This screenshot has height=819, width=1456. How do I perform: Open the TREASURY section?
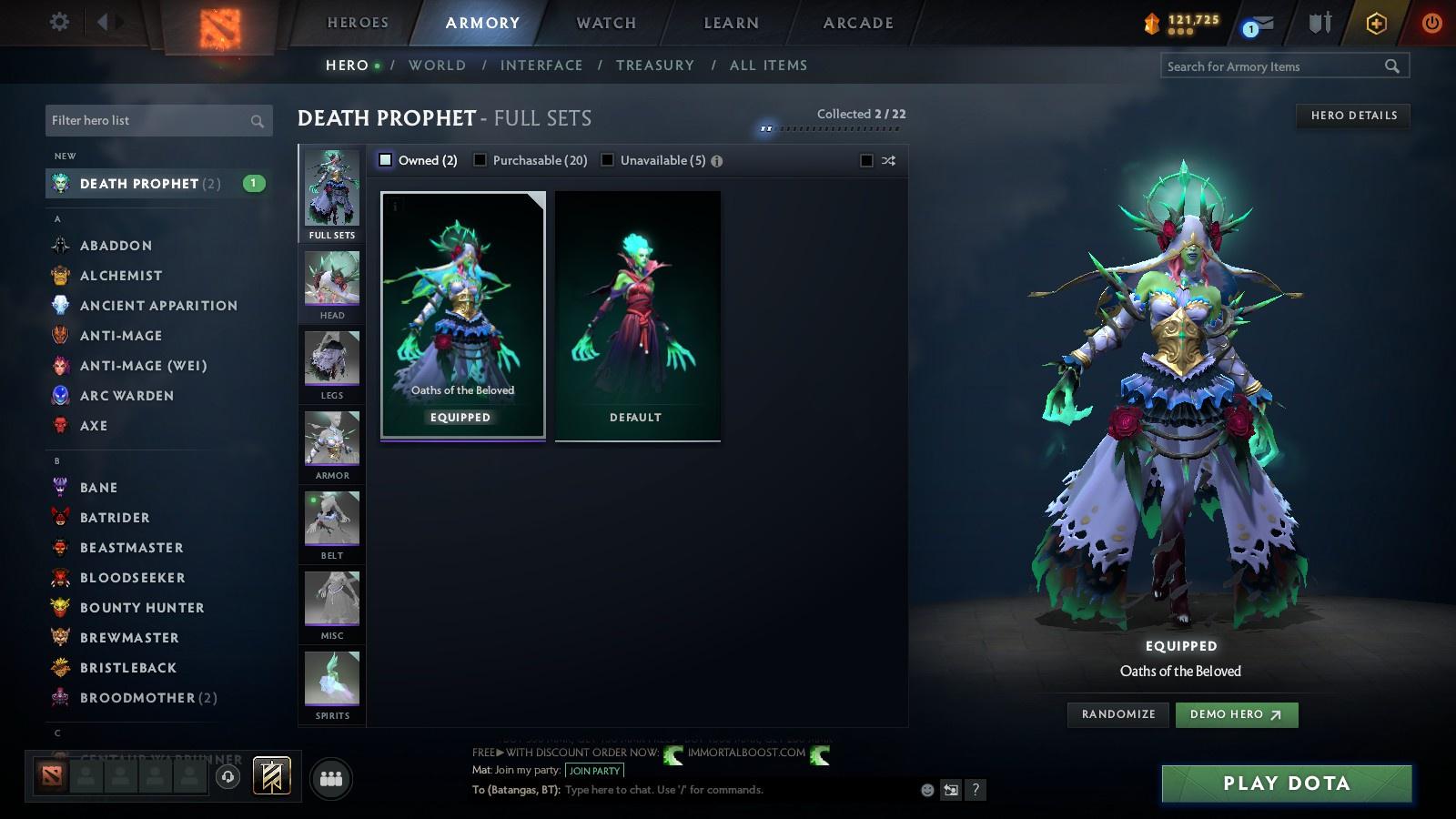click(x=655, y=65)
